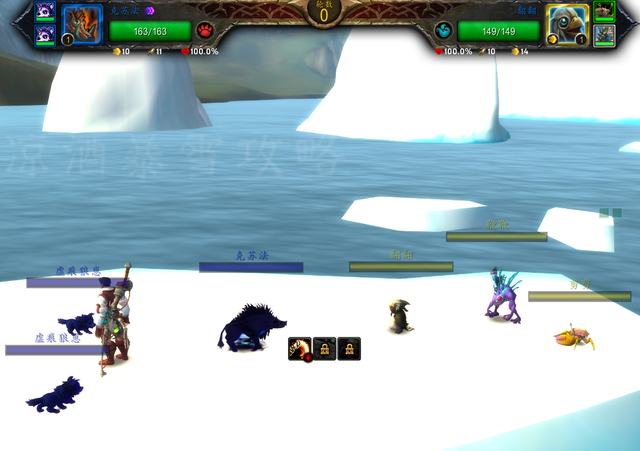Image resolution: width=640 pixels, height=451 pixels.
Task: Use the flaming claw attack ability
Action: pyautogui.click(x=300, y=349)
